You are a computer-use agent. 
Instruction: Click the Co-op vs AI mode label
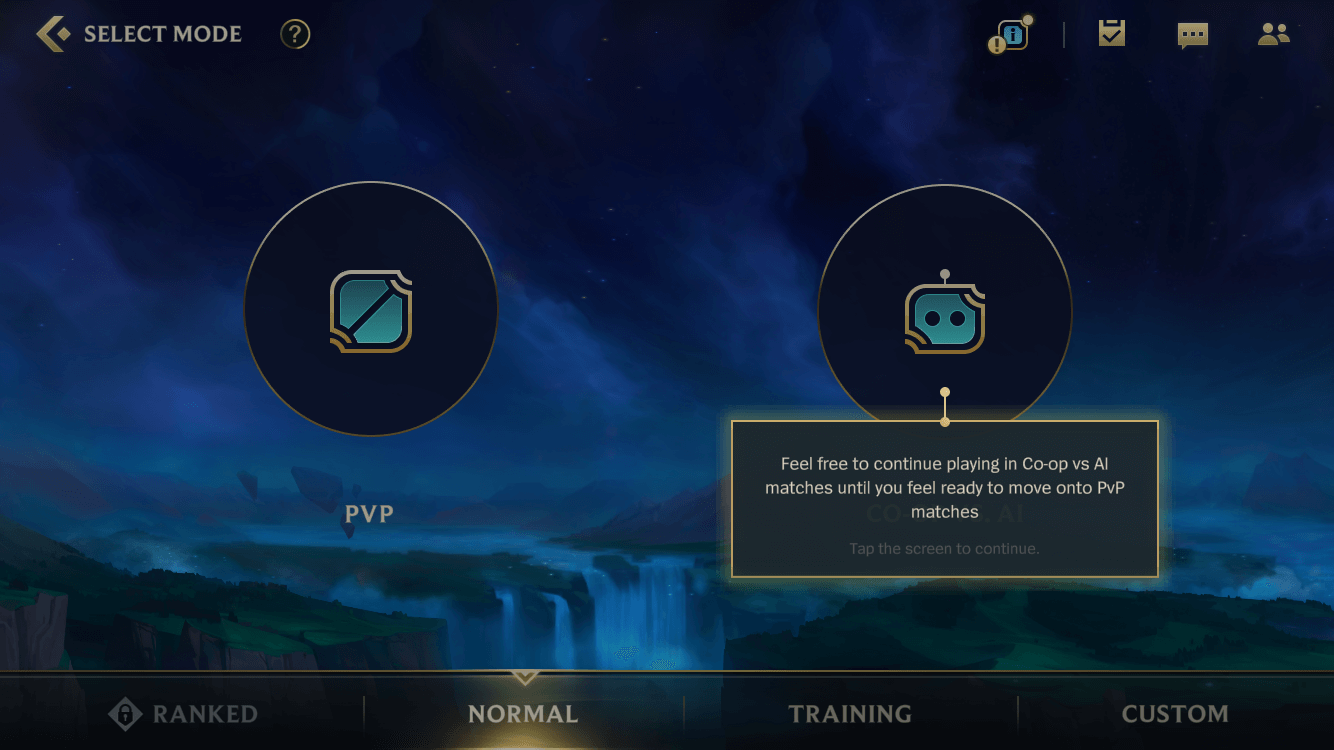coord(944,513)
